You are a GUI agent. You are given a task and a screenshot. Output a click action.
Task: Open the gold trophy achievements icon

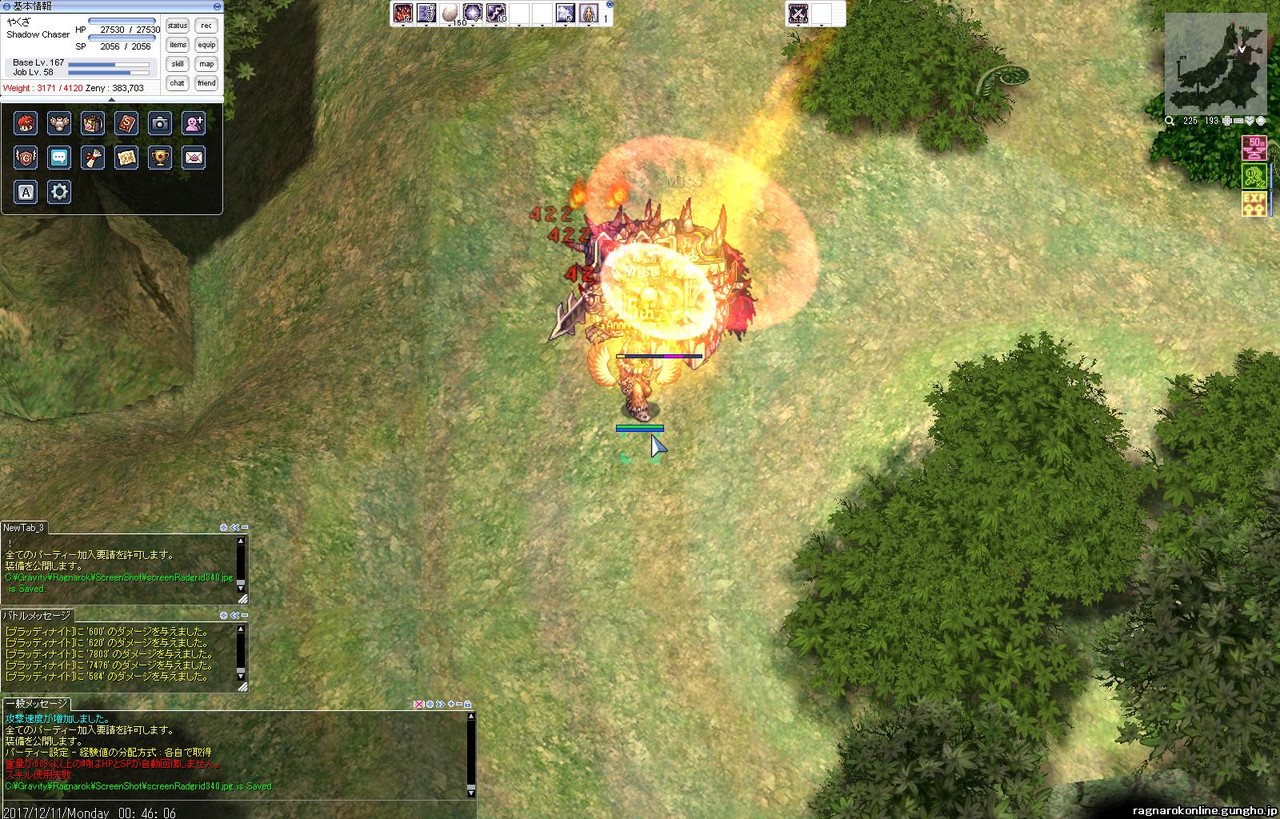(x=160, y=158)
